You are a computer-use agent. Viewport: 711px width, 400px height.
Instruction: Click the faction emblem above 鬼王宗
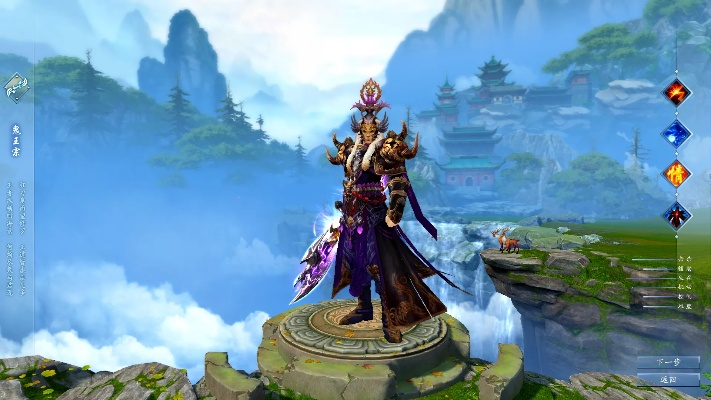tap(16, 87)
